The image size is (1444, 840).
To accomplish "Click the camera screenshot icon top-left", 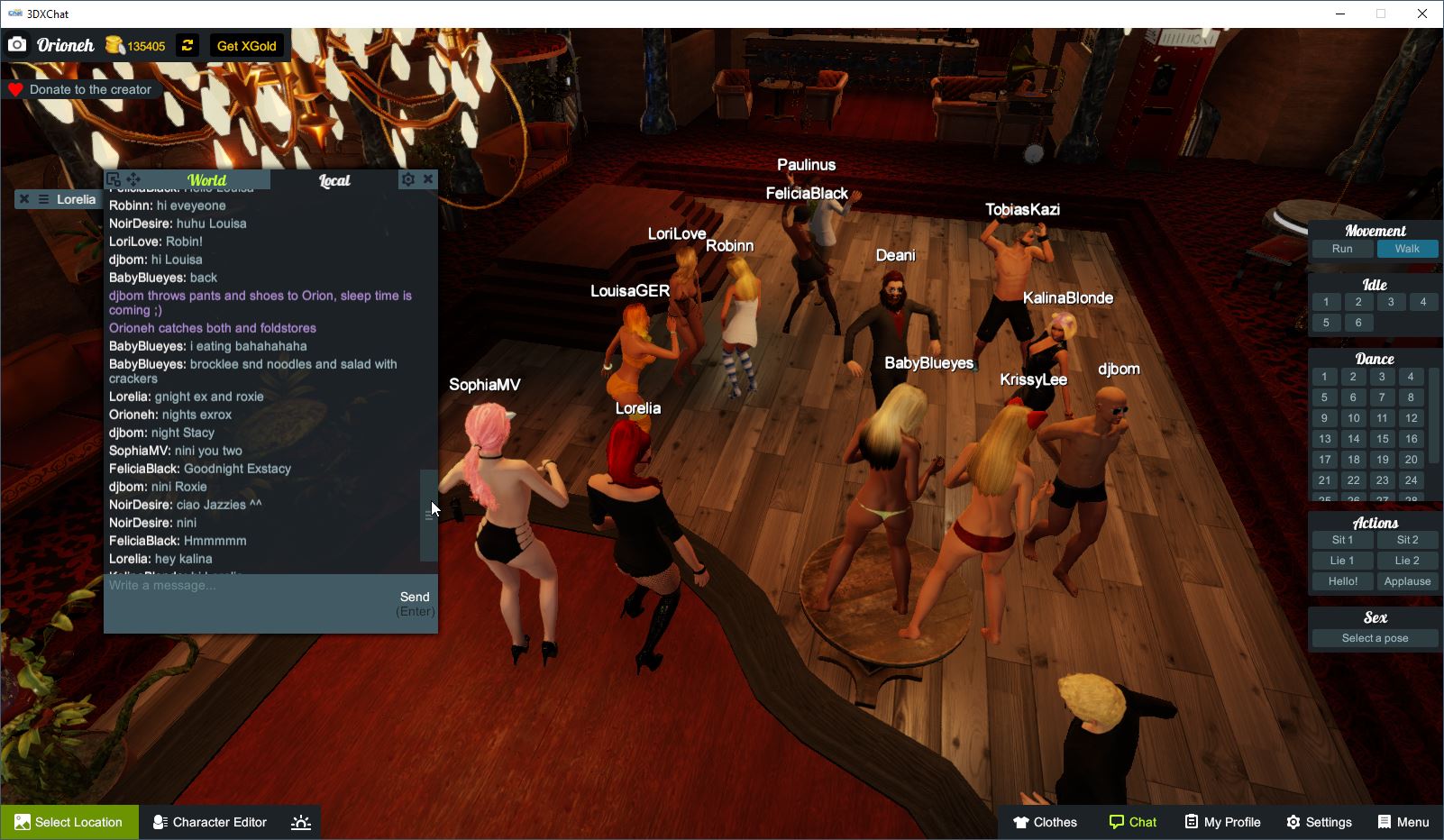I will pos(17,43).
